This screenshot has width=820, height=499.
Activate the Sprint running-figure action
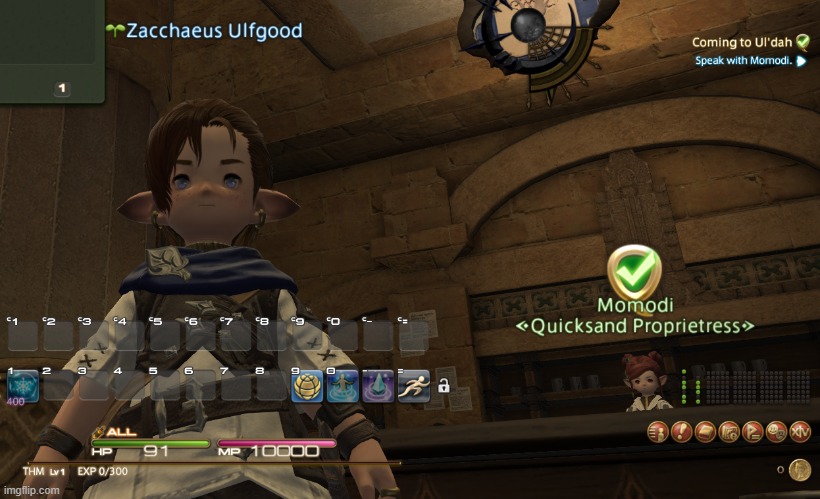tap(413, 386)
